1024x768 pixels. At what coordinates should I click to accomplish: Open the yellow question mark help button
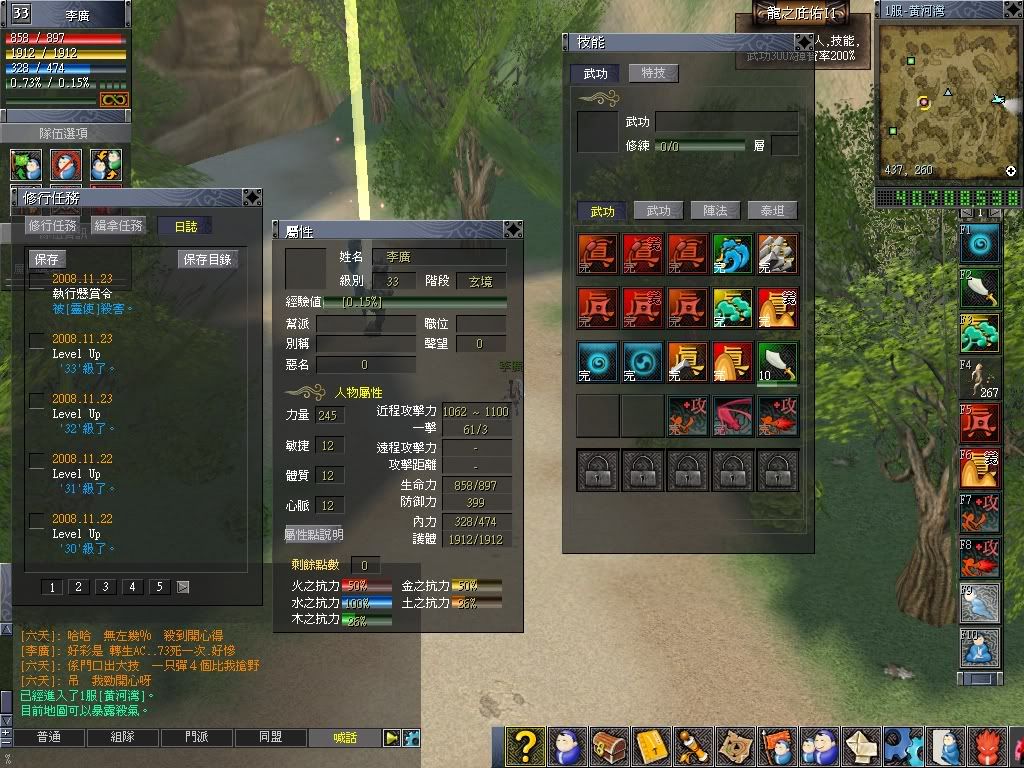526,747
